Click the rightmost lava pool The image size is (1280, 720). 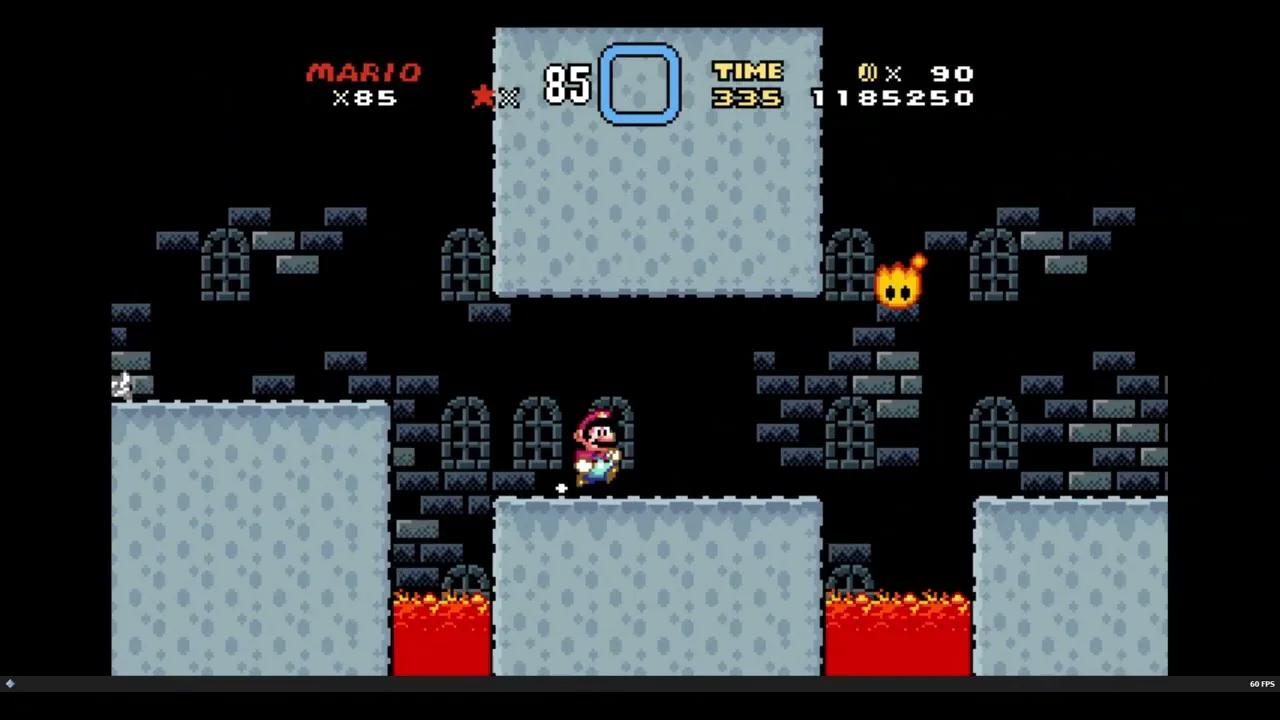coord(897,630)
